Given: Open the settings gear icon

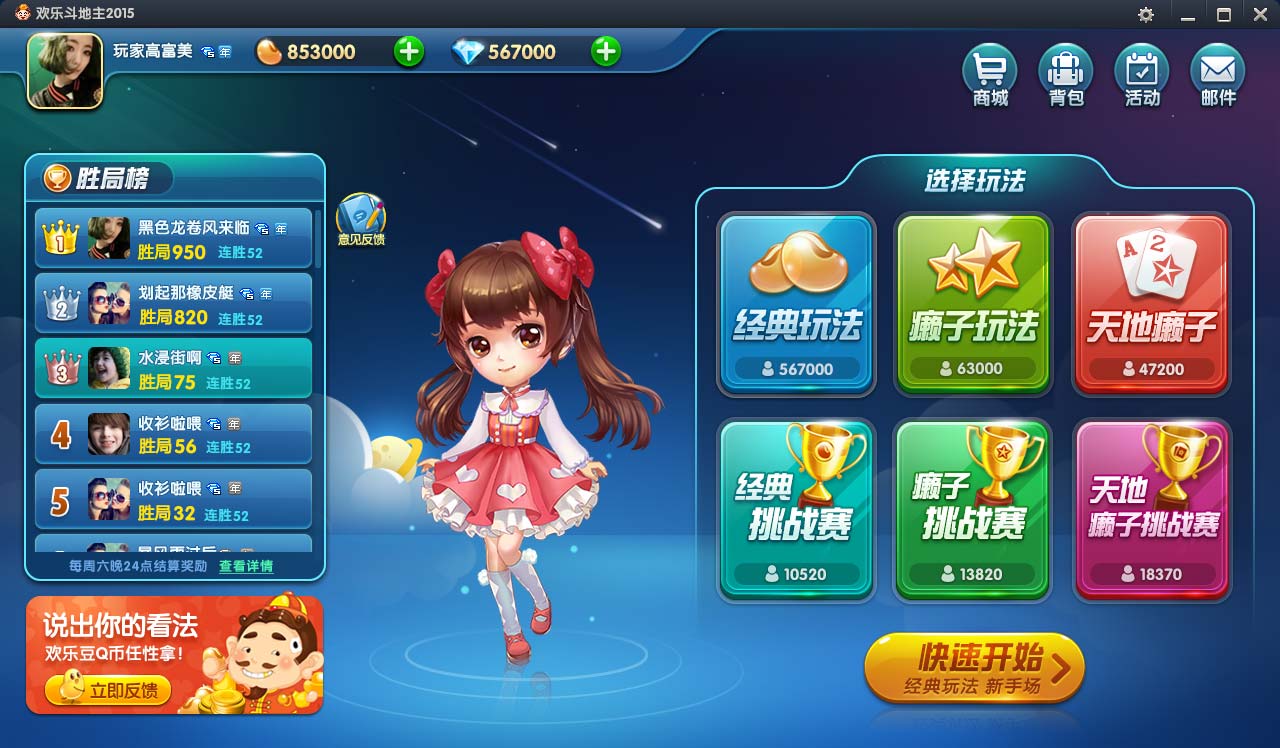Looking at the screenshot, I should click(x=1145, y=14).
